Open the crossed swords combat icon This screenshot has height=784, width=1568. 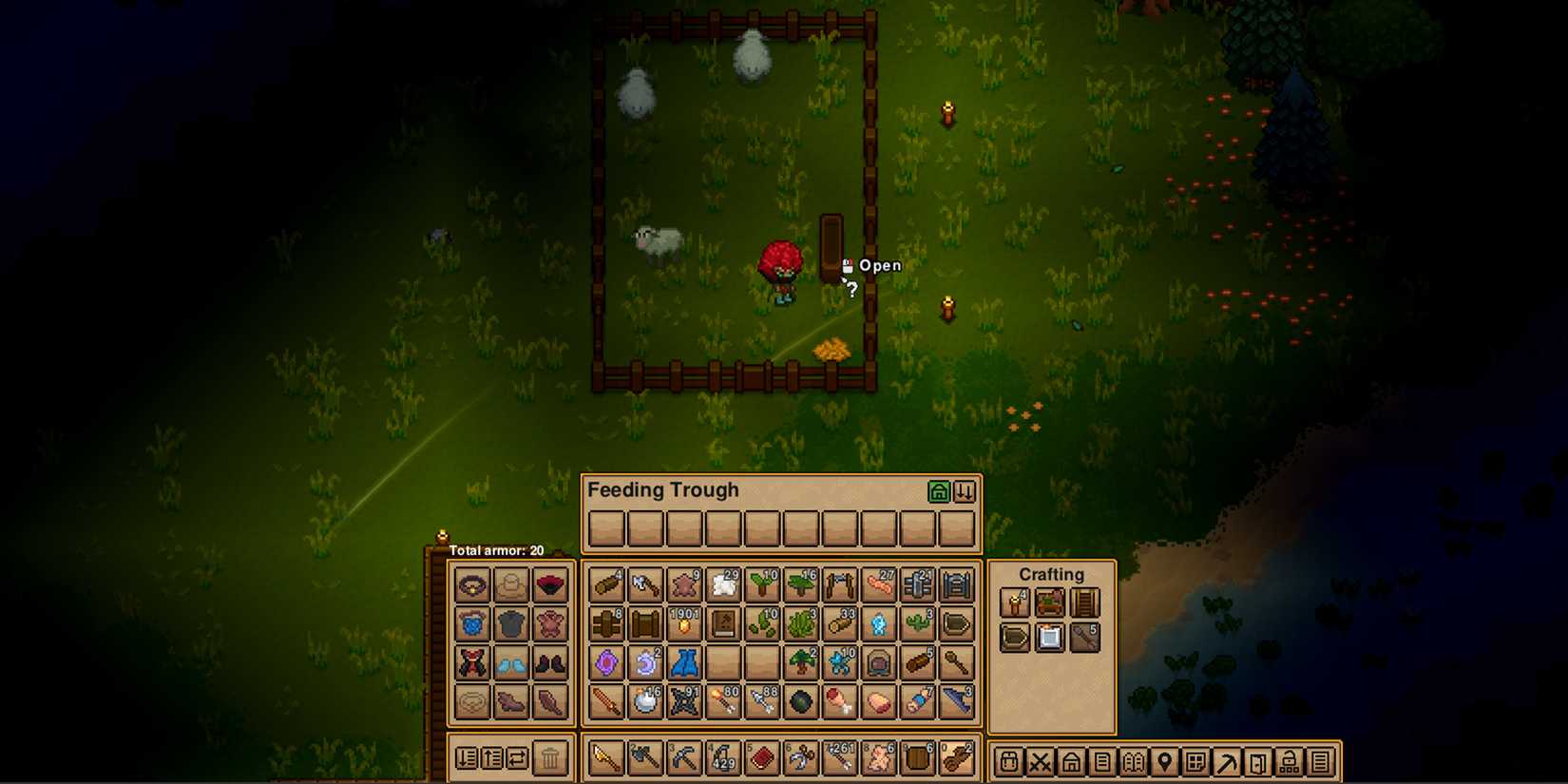tap(1039, 760)
